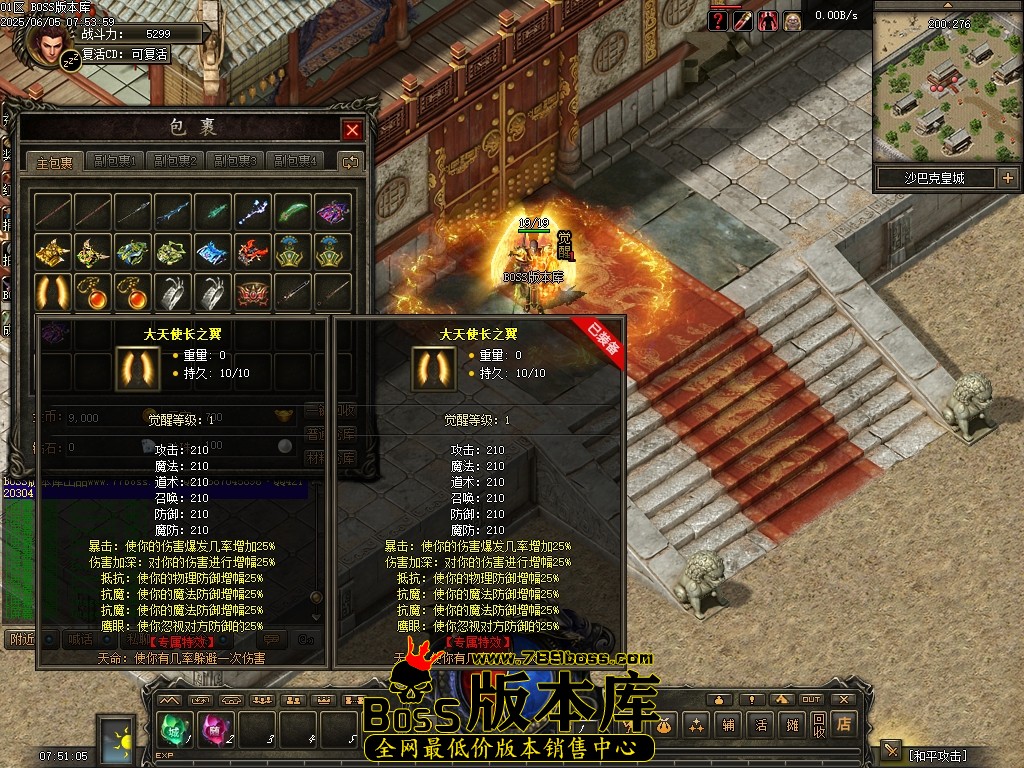Screen dimensions: 1024x768
Task: Click the bag sort arrows button
Action: 350,161
